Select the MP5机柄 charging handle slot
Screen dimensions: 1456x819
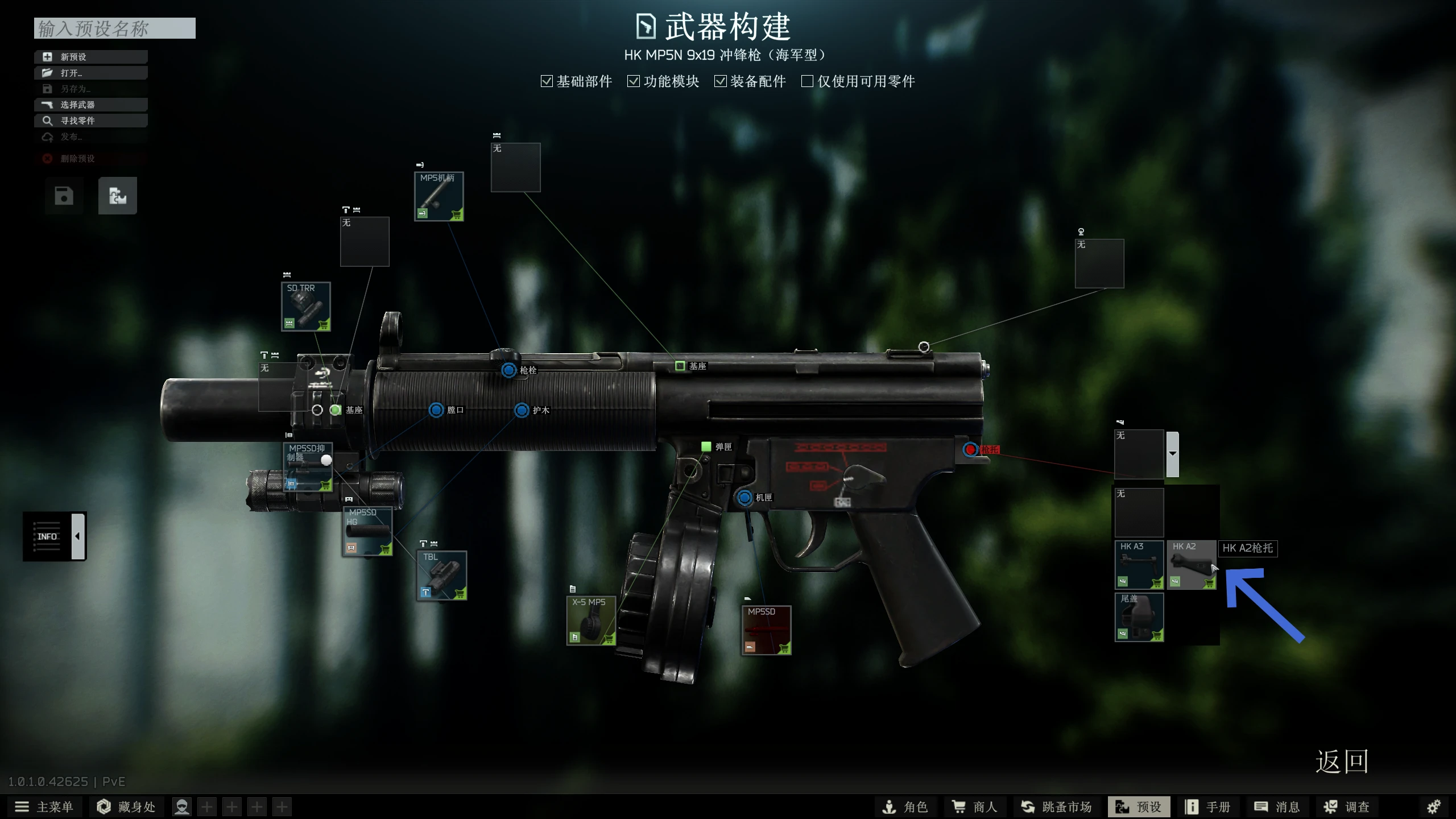439,196
